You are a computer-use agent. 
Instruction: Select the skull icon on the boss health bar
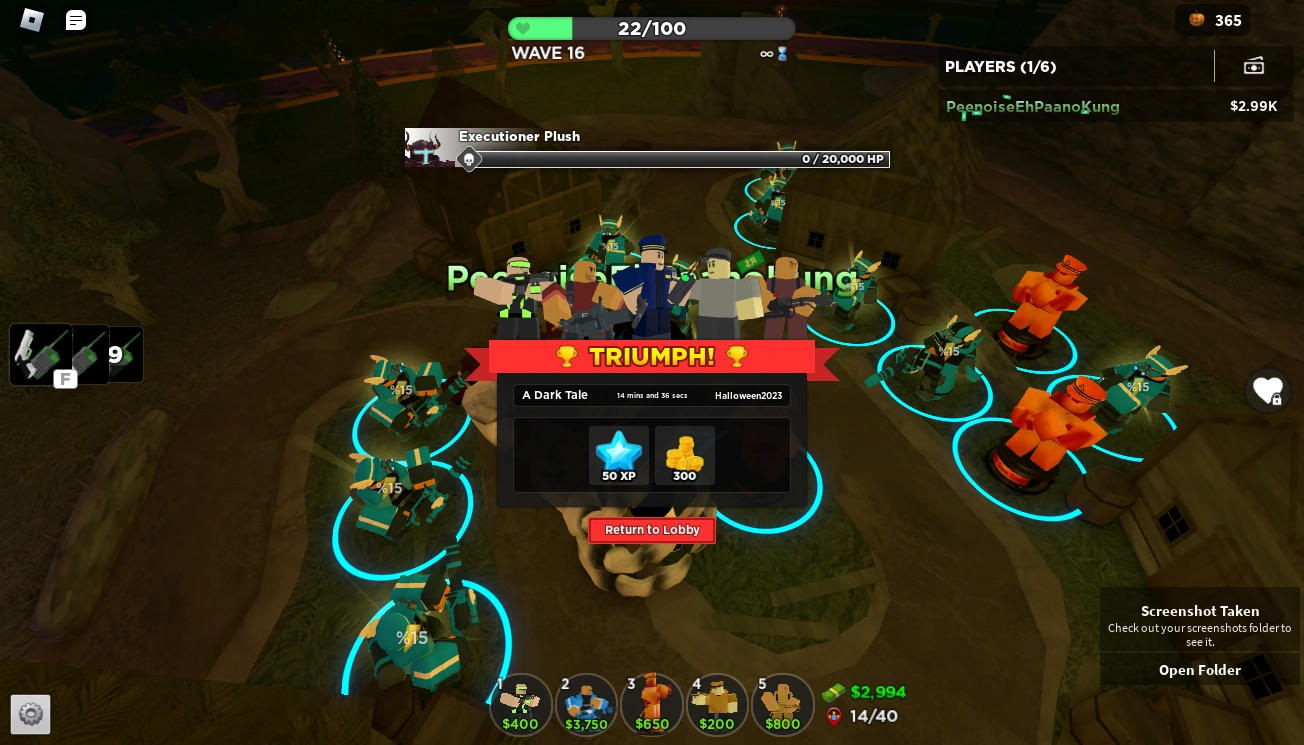(x=469, y=159)
